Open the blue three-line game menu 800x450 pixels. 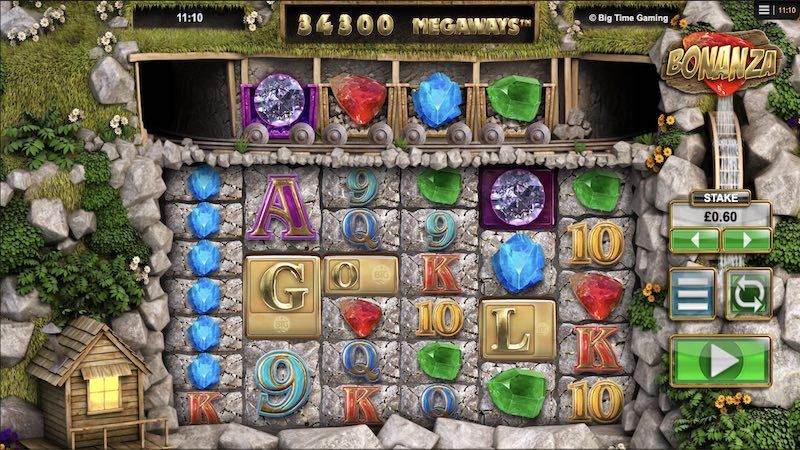[692, 295]
